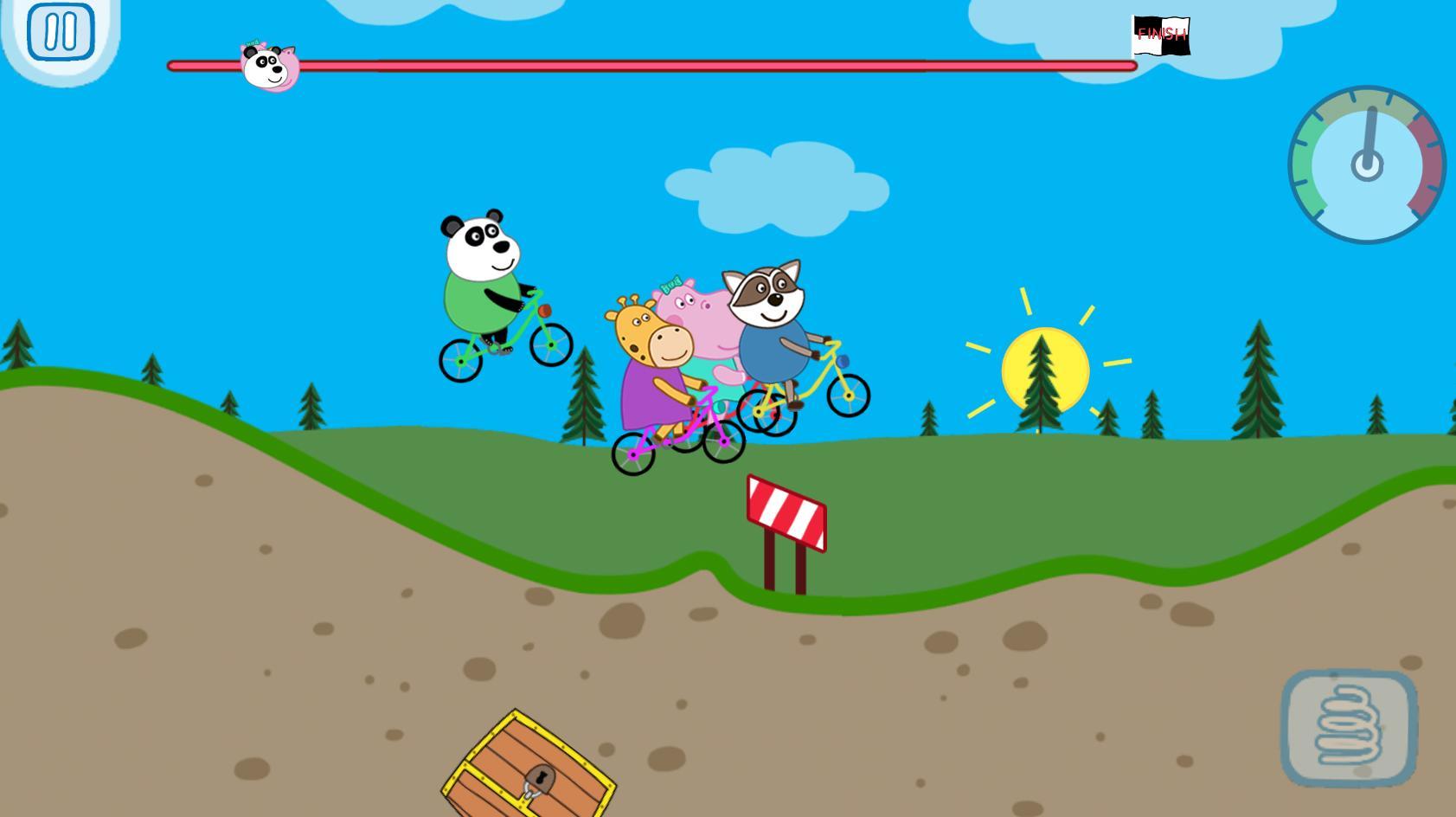Screen dimensions: 1456x817
Task: Click the padlock on the treasure chest
Action: (x=541, y=778)
